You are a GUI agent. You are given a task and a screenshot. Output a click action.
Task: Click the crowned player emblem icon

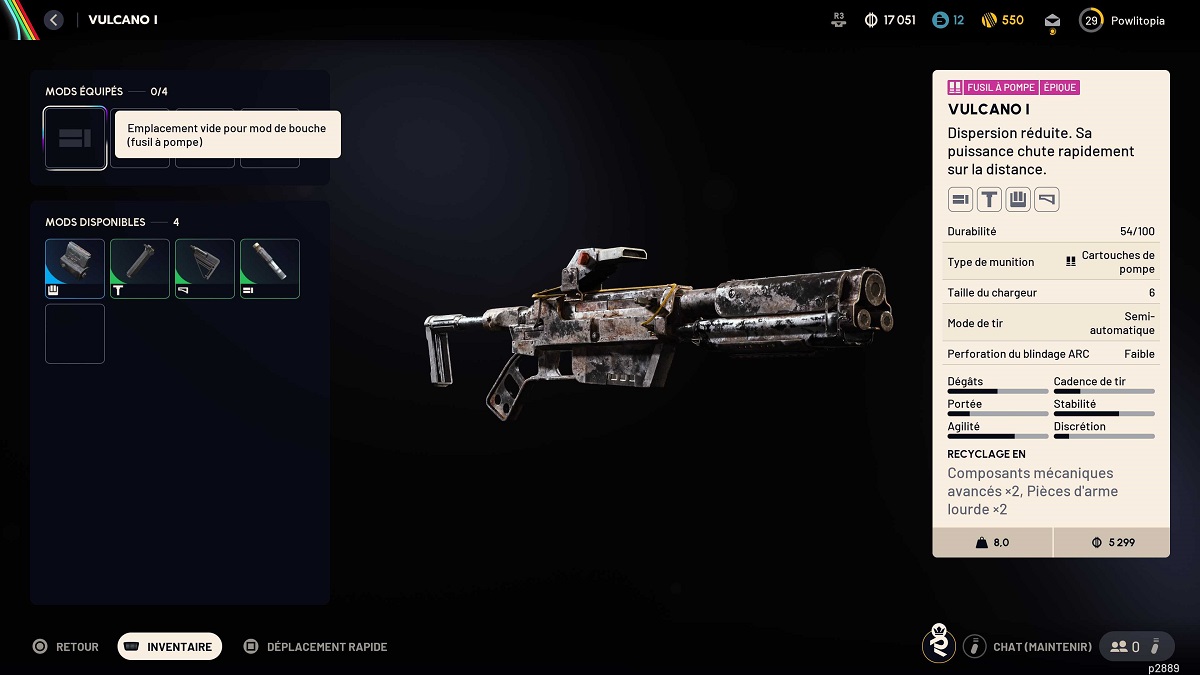[x=938, y=645]
